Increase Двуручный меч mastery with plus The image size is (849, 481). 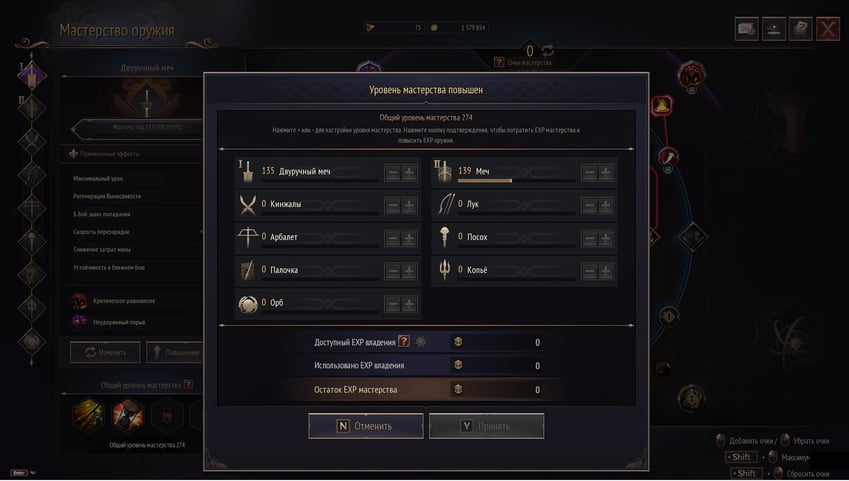[409, 172]
